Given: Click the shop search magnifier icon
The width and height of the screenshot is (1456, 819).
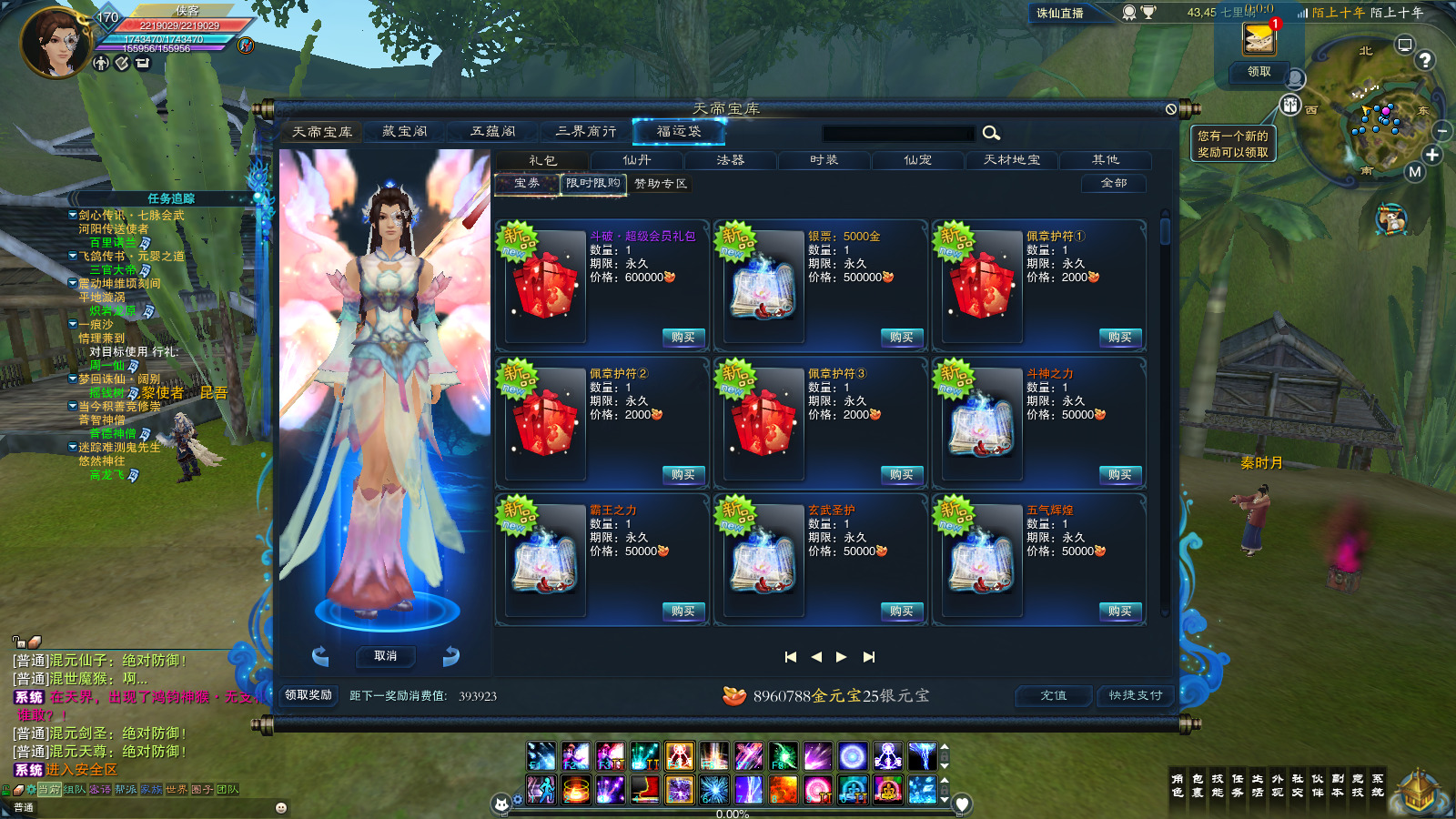Looking at the screenshot, I should point(991,134).
